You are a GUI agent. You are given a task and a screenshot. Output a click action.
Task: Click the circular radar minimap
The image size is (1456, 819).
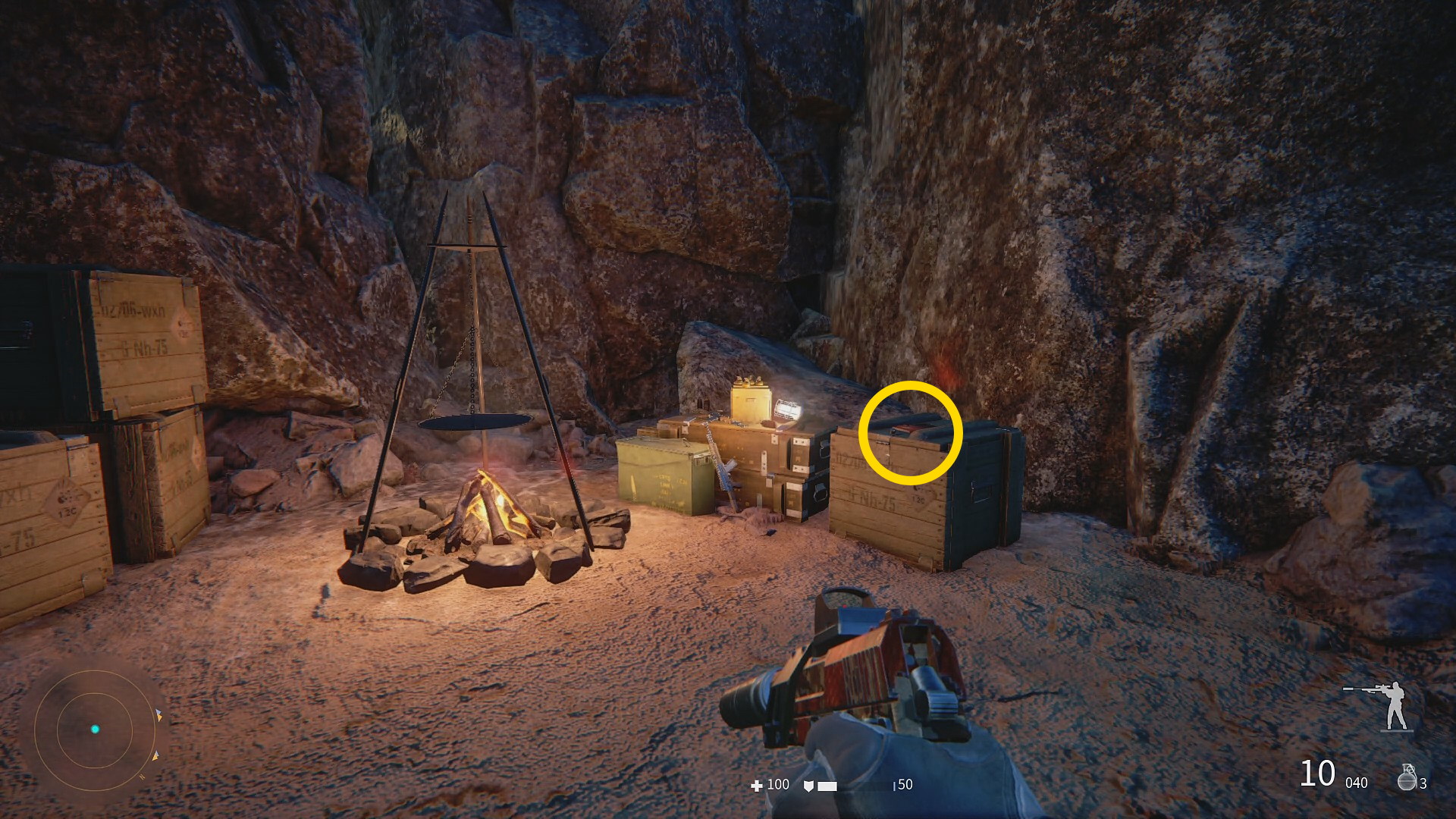95,730
